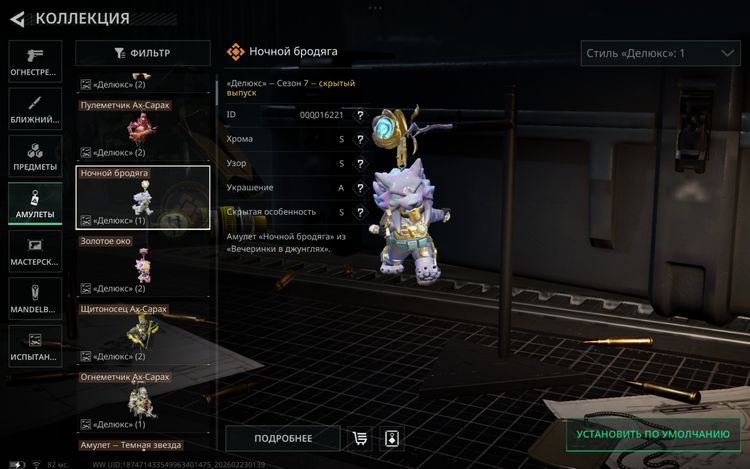Open the Стиль Делюкс style dropdown
750x469 pixels.
(660, 53)
